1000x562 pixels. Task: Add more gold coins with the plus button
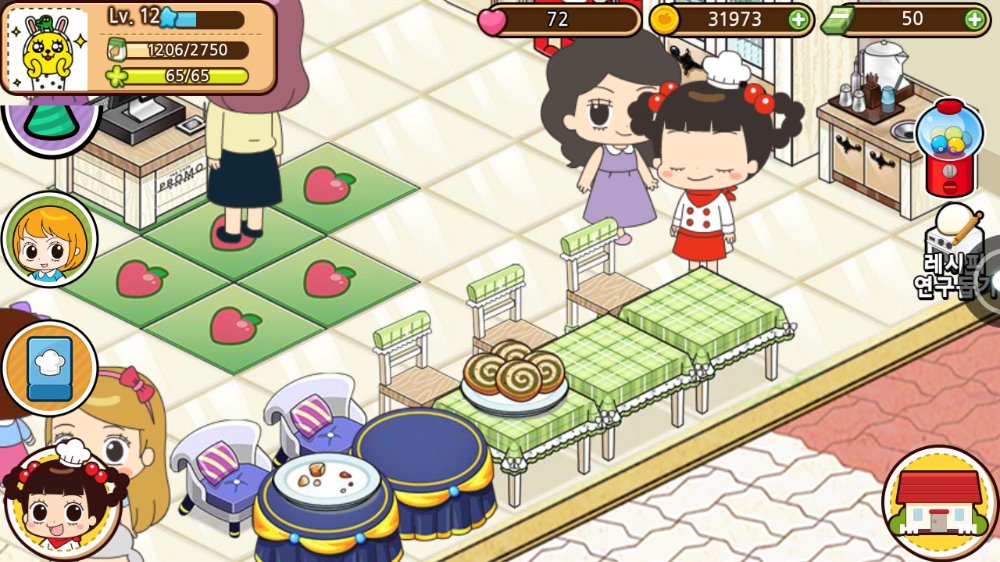tap(798, 19)
